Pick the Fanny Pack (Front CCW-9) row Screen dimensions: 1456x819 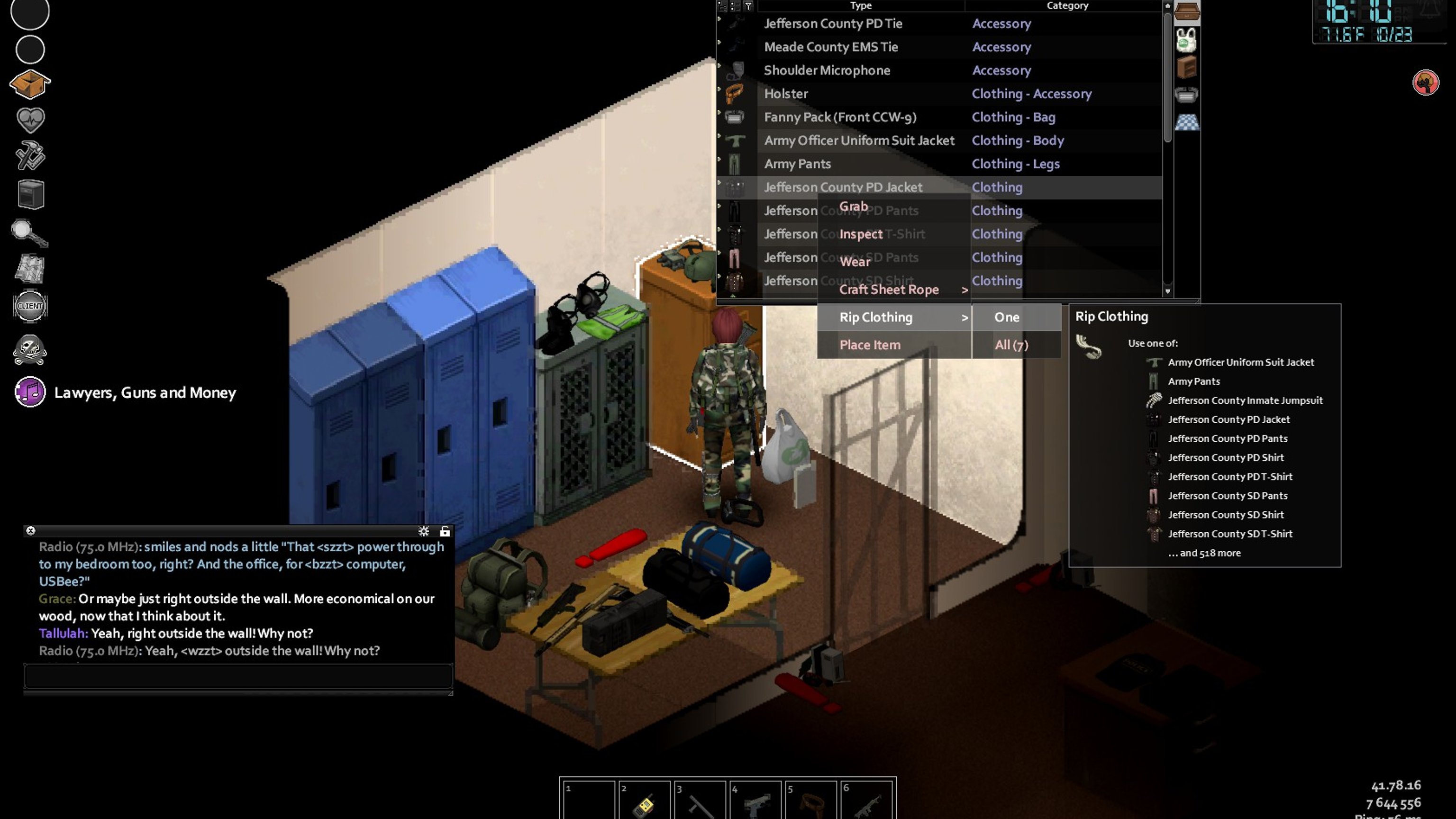click(x=840, y=117)
